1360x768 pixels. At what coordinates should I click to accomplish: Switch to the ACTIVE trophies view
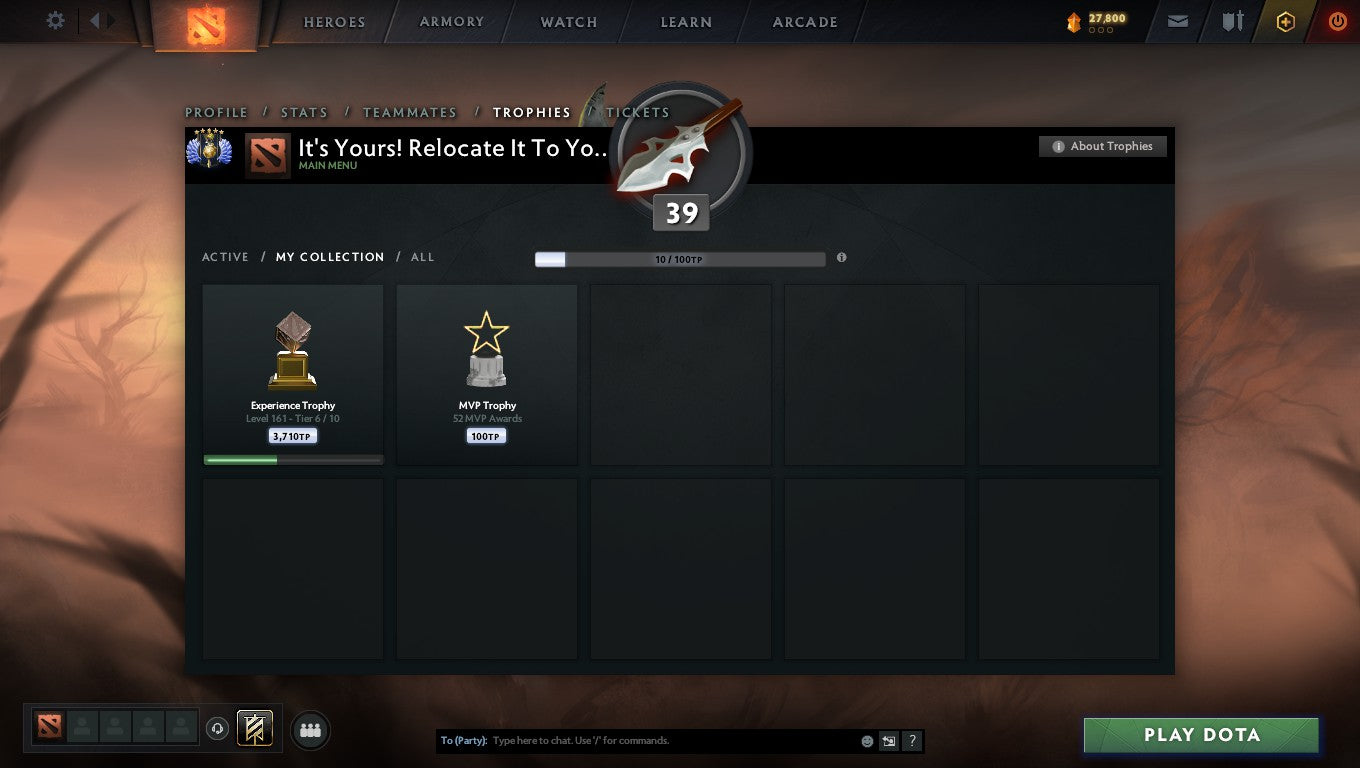(x=225, y=257)
